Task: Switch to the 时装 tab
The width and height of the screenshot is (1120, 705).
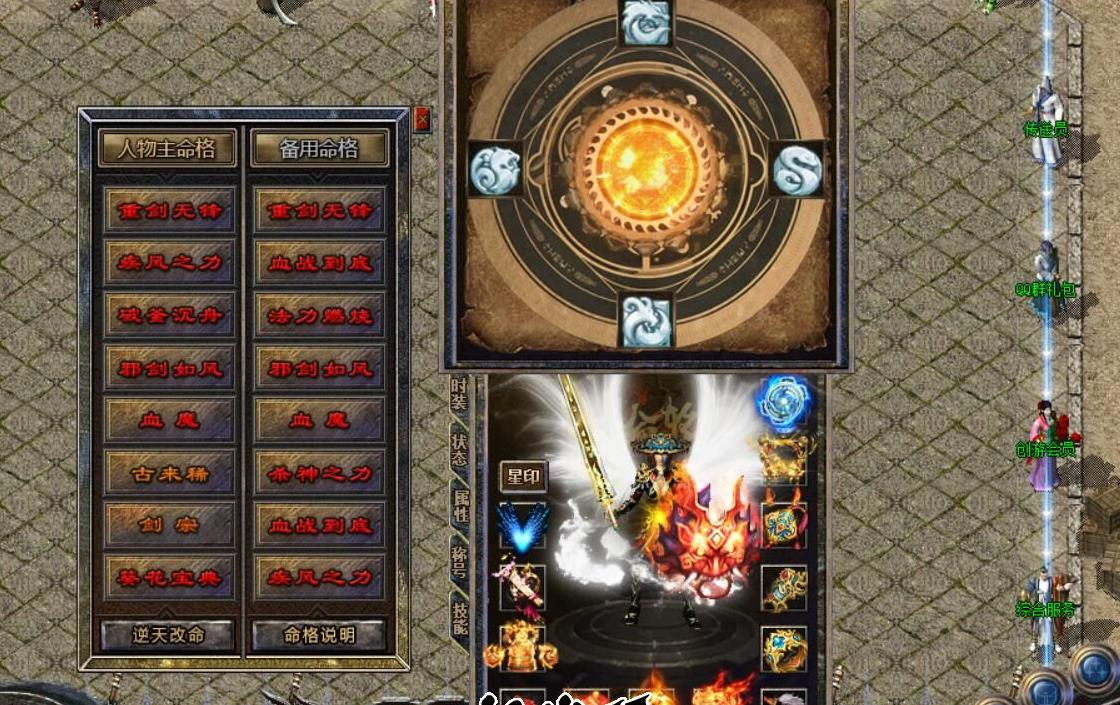Action: click(459, 394)
